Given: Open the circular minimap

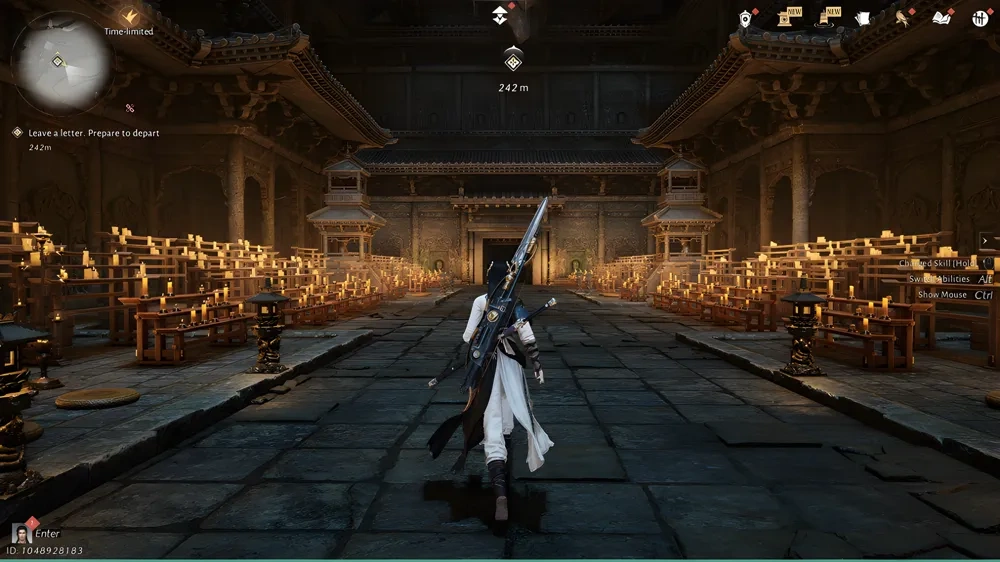Looking at the screenshot, I should click(60, 62).
